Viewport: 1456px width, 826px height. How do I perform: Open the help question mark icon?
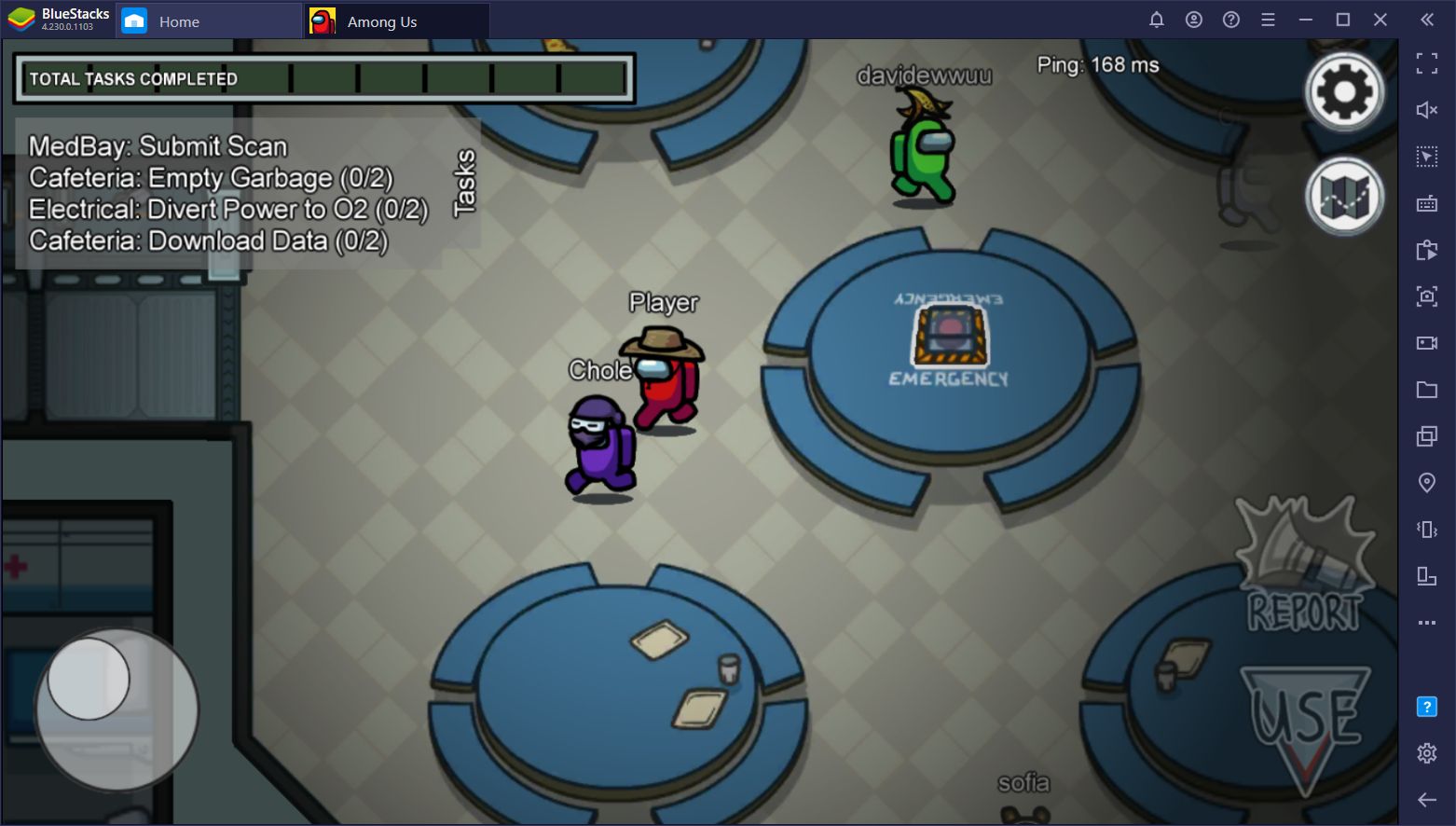click(1230, 20)
